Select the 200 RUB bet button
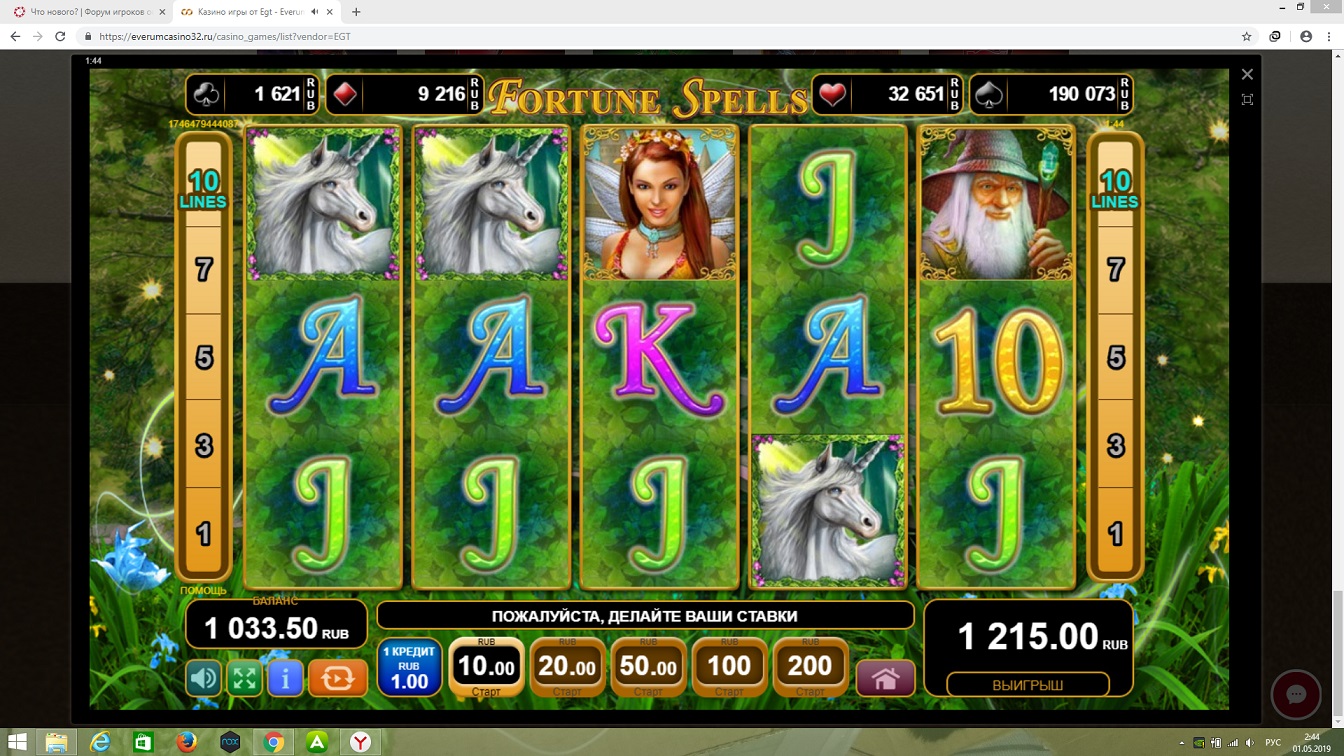1344x756 pixels. (810, 667)
